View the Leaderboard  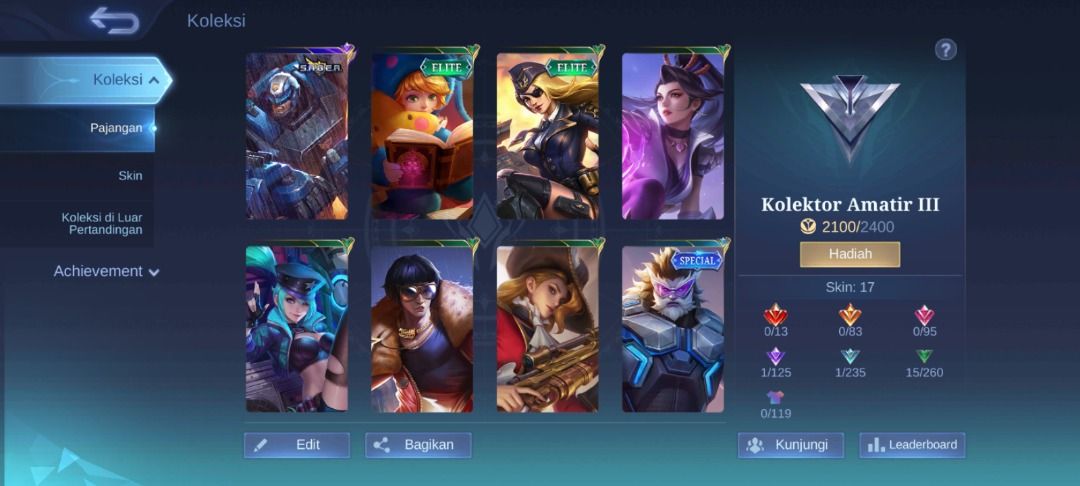click(912, 445)
